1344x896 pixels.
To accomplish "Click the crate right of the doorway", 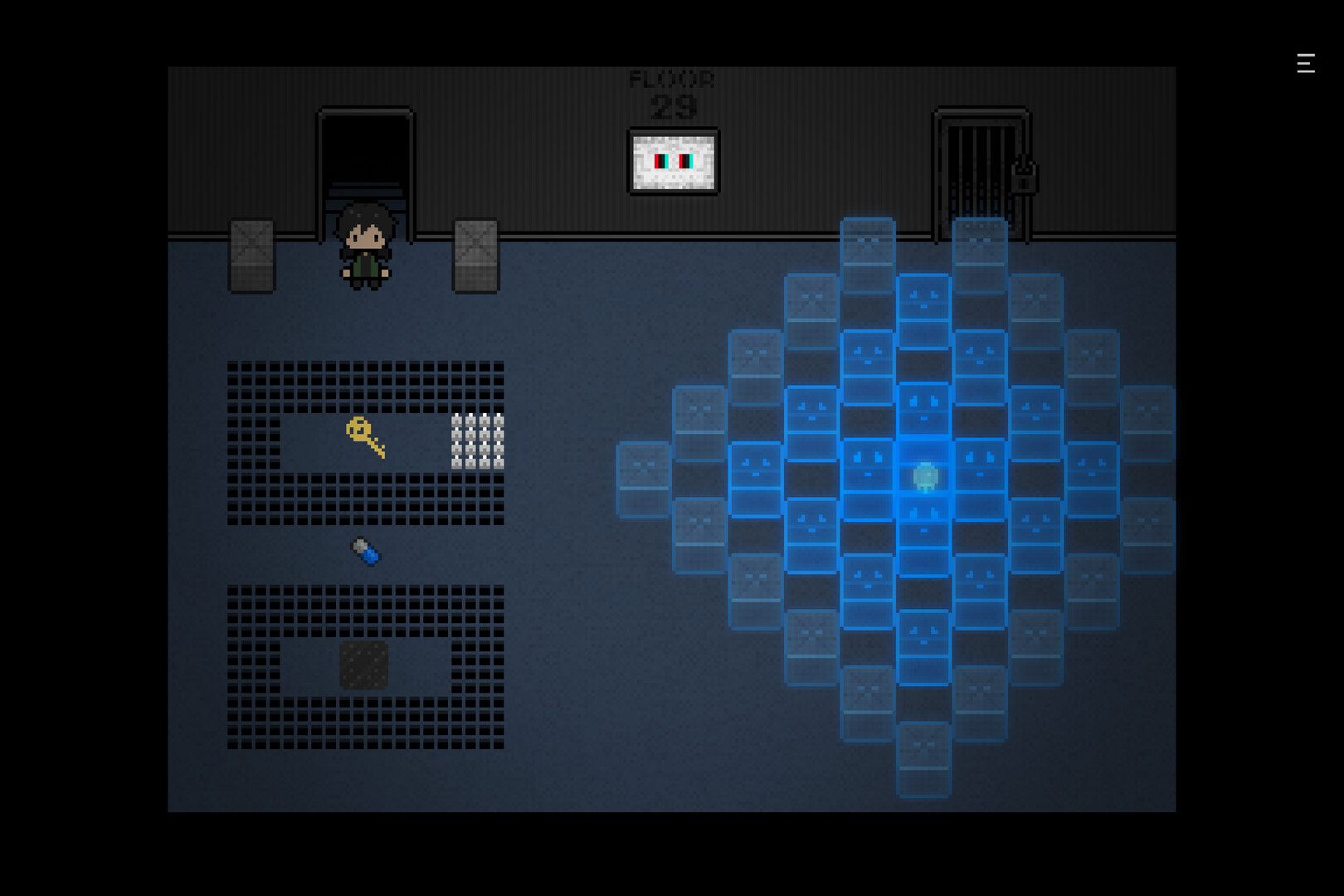I will pos(475,257).
